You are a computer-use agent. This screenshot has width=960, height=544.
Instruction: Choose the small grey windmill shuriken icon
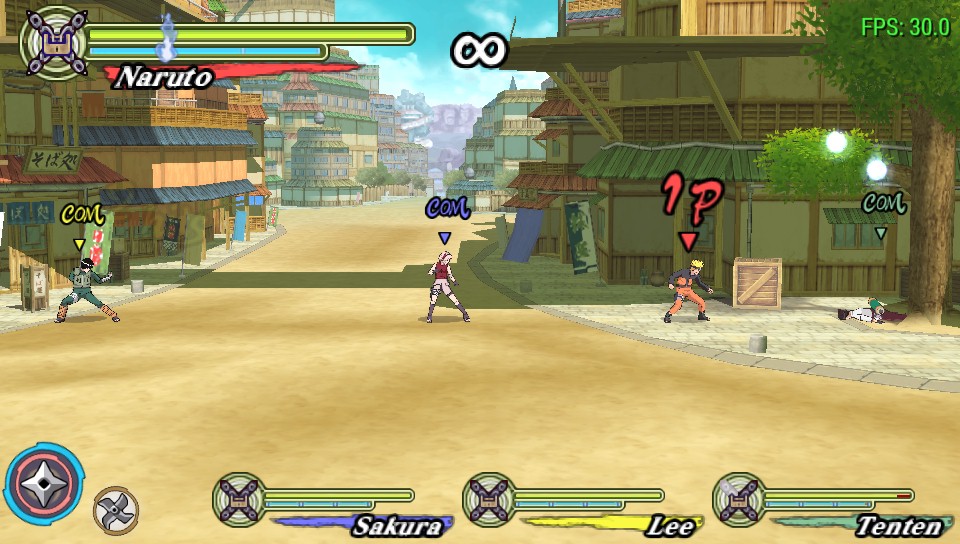pyautogui.click(x=115, y=510)
